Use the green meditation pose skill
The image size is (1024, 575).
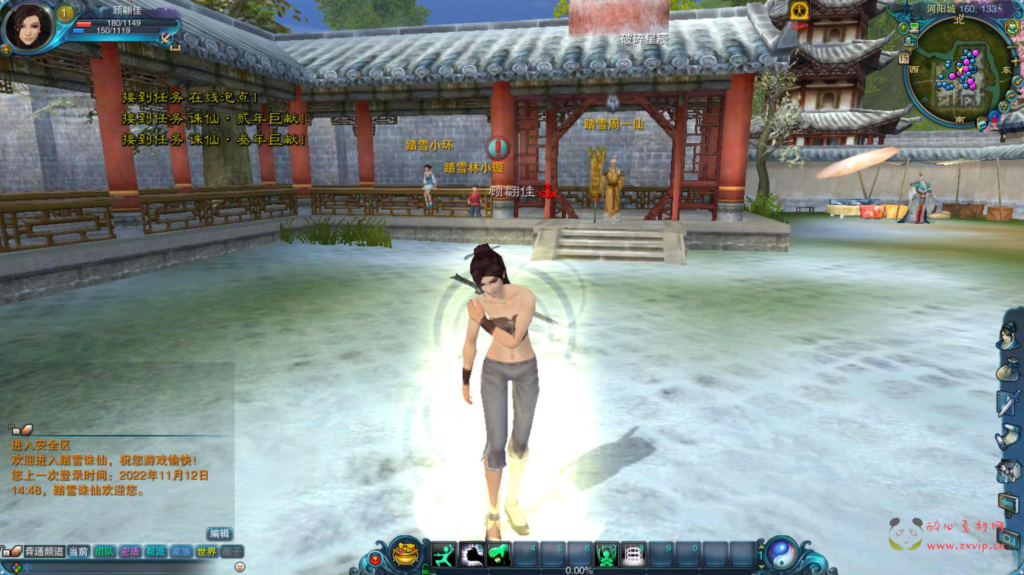click(606, 553)
